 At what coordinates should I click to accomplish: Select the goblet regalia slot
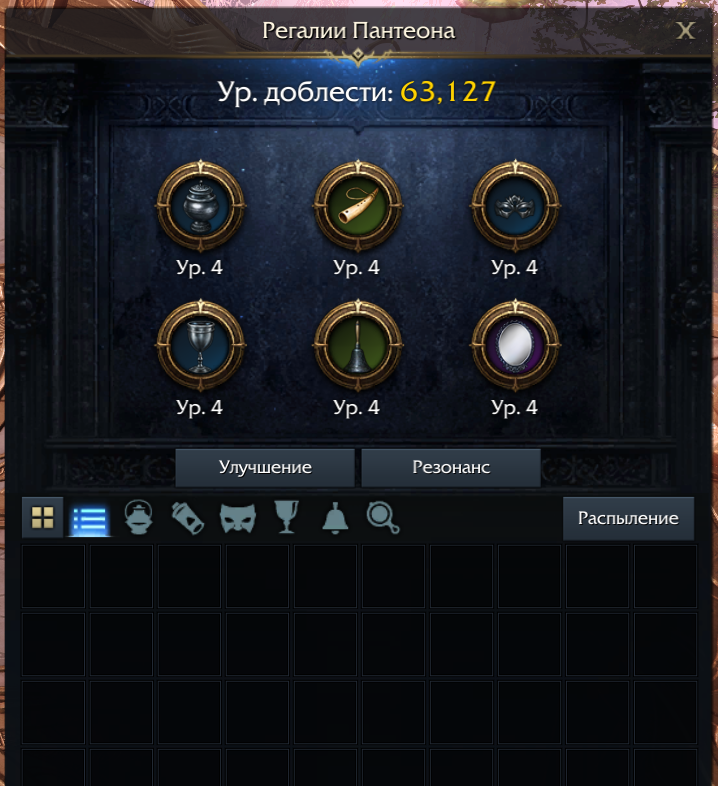(201, 345)
